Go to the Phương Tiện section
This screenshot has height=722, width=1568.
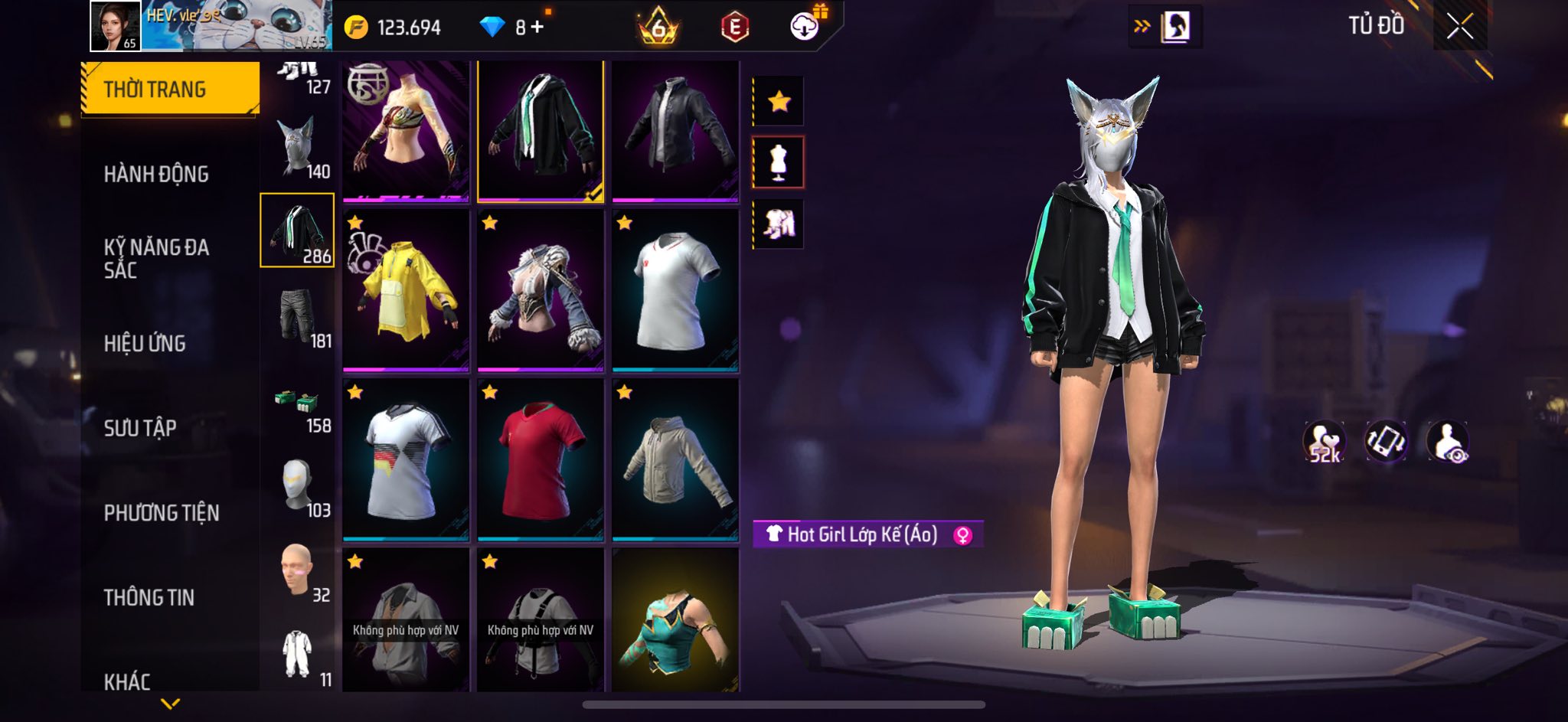pos(162,513)
